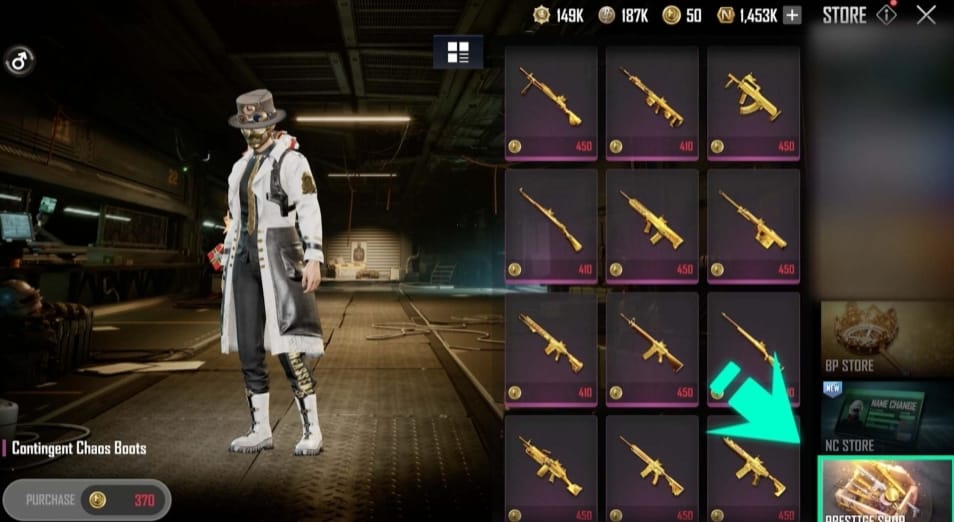Select the Prestige Shop tab
This screenshot has width=954, height=522.
click(886, 490)
